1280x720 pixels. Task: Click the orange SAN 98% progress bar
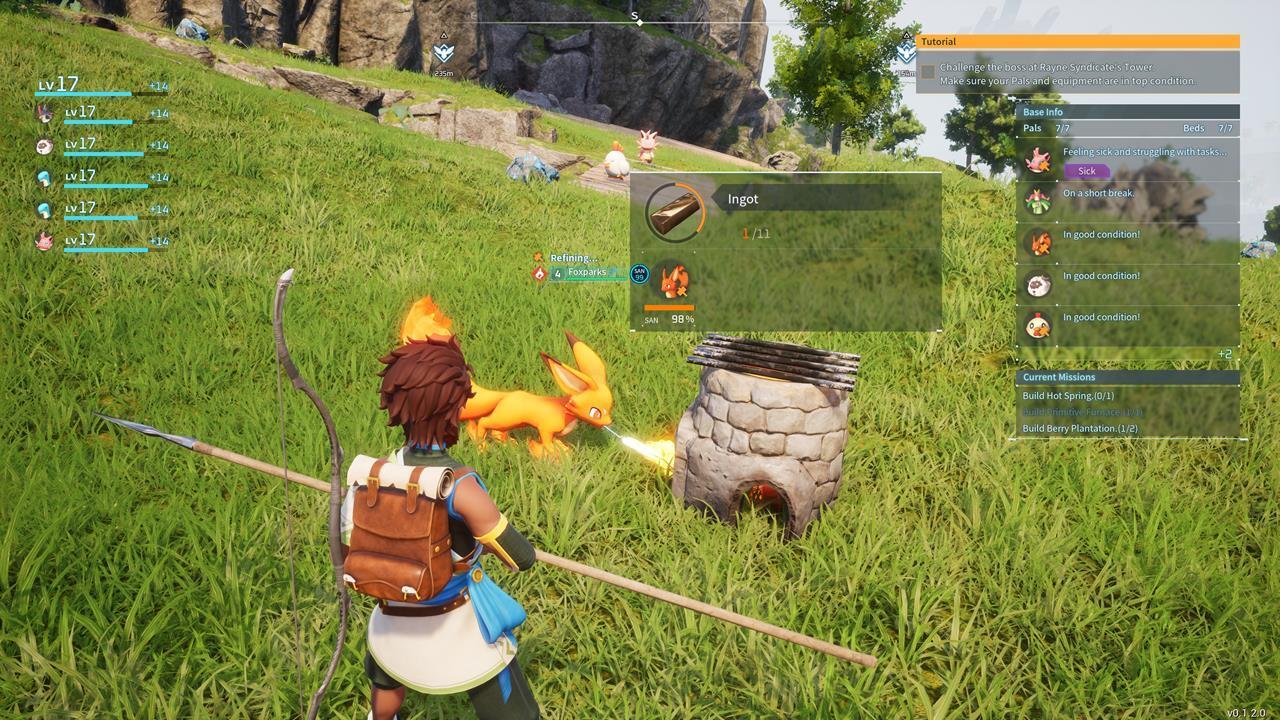pos(668,310)
